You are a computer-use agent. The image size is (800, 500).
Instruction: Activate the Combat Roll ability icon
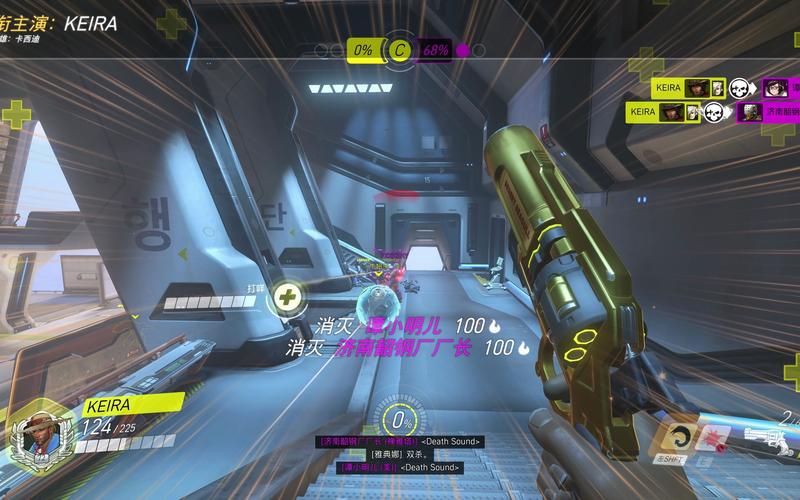tap(682, 436)
